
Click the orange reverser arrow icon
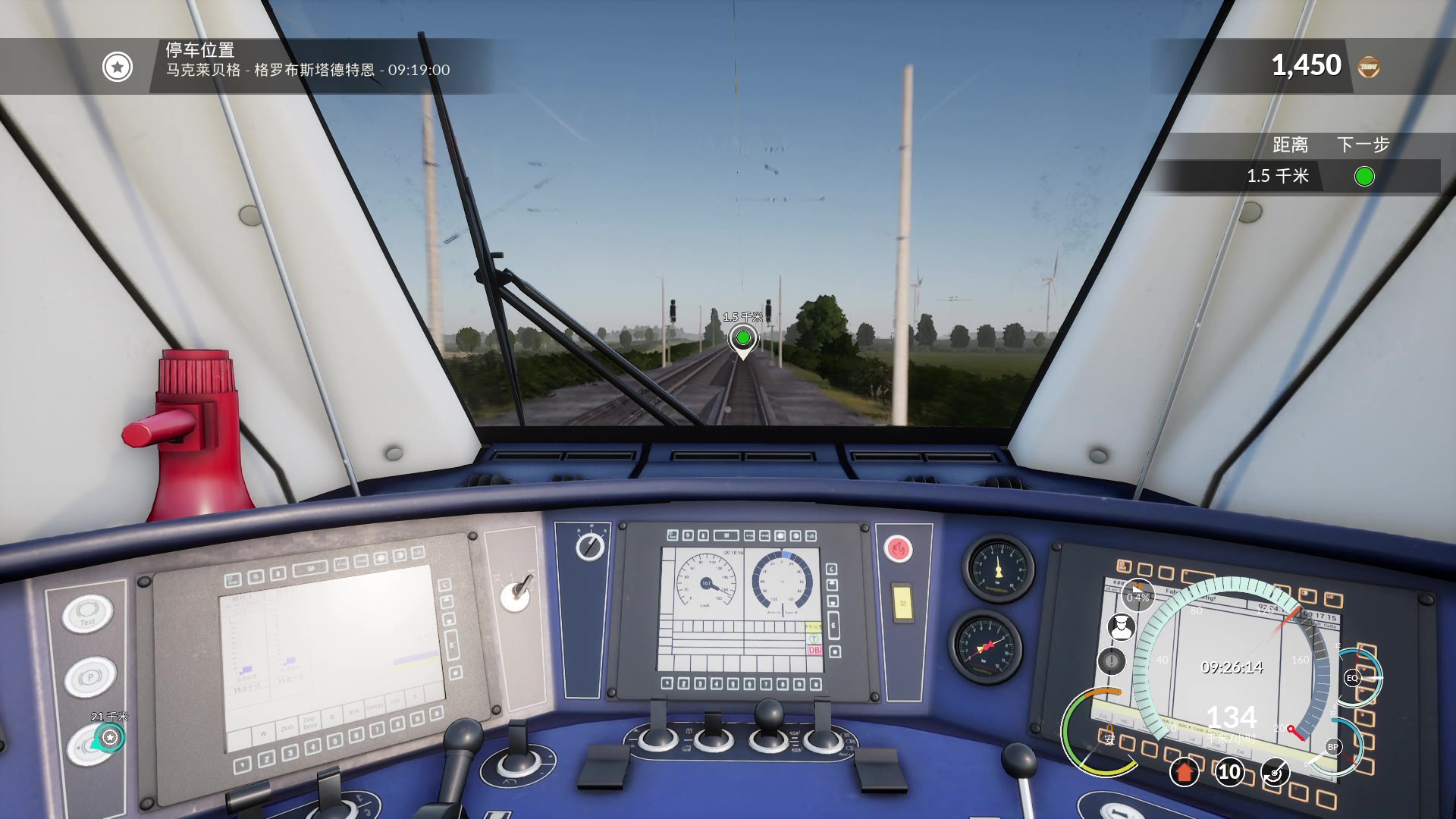coord(1185,773)
